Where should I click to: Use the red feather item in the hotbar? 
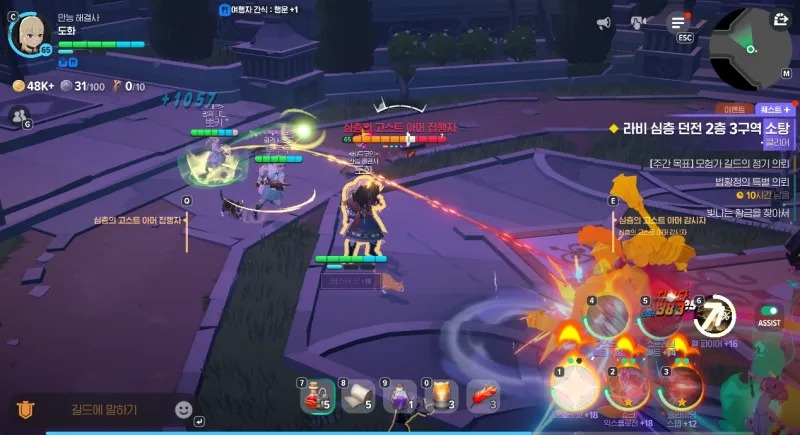482,396
